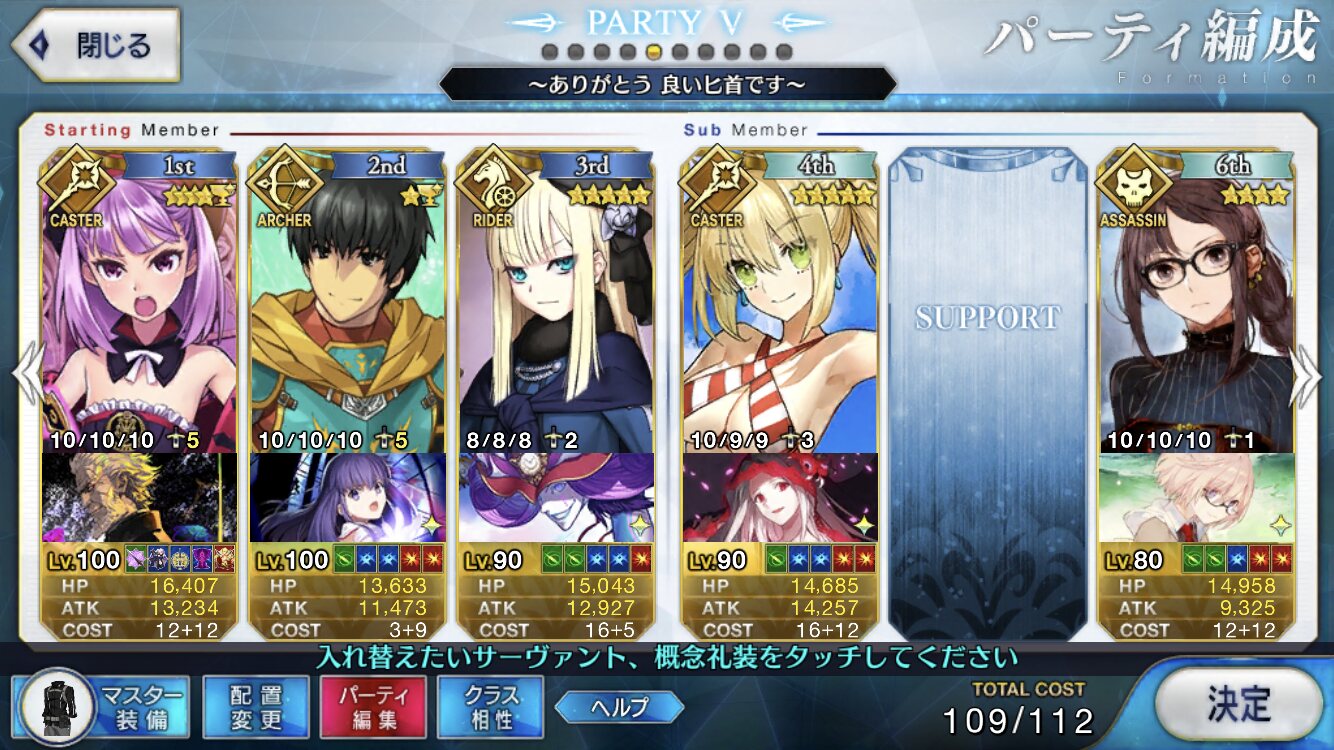Go to the previous party with left arrow
1334x750 pixels.
click(x=27, y=380)
